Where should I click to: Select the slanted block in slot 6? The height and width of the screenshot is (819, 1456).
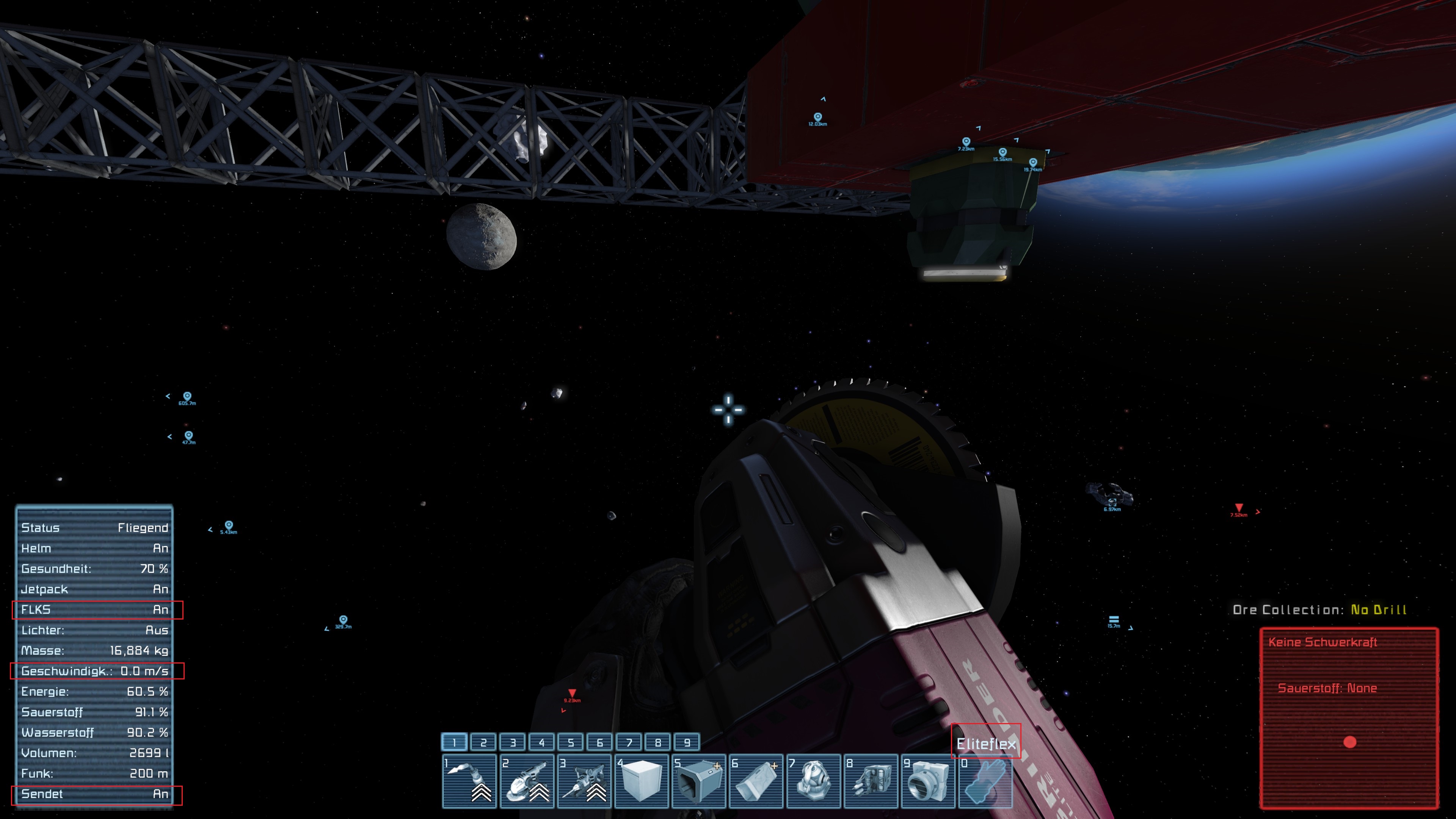[756, 781]
